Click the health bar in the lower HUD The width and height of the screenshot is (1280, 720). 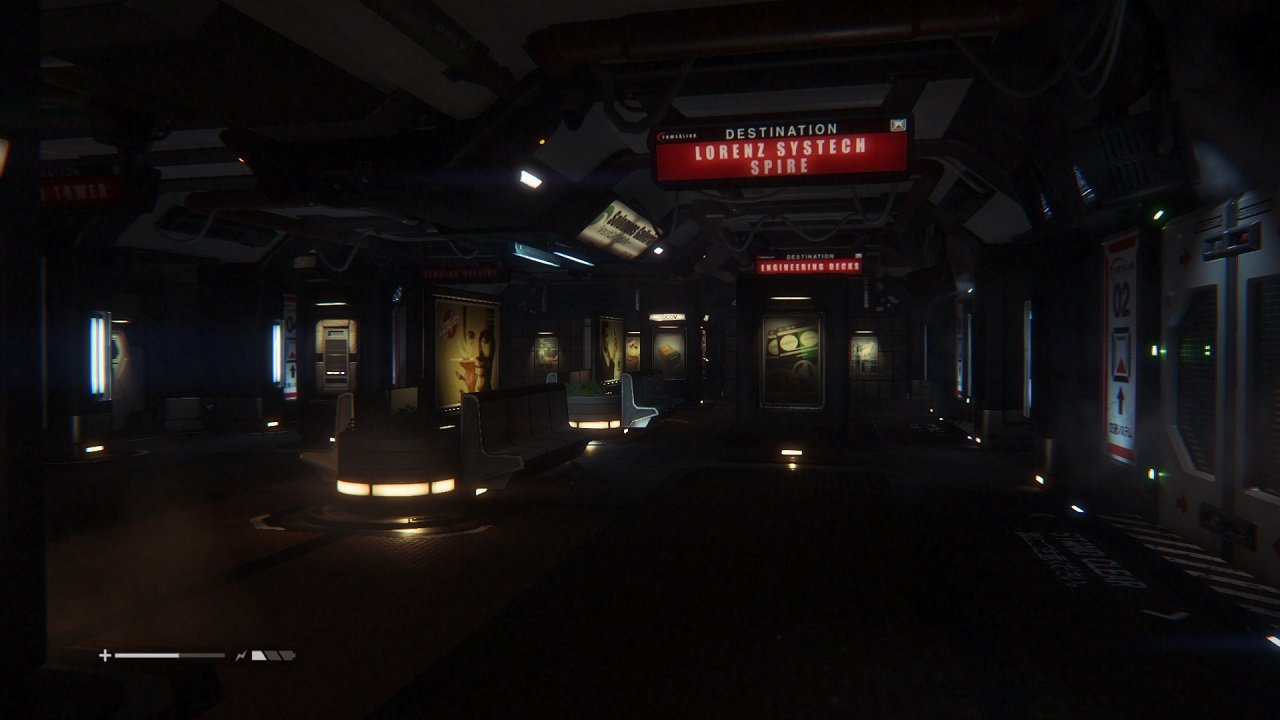[x=170, y=655]
